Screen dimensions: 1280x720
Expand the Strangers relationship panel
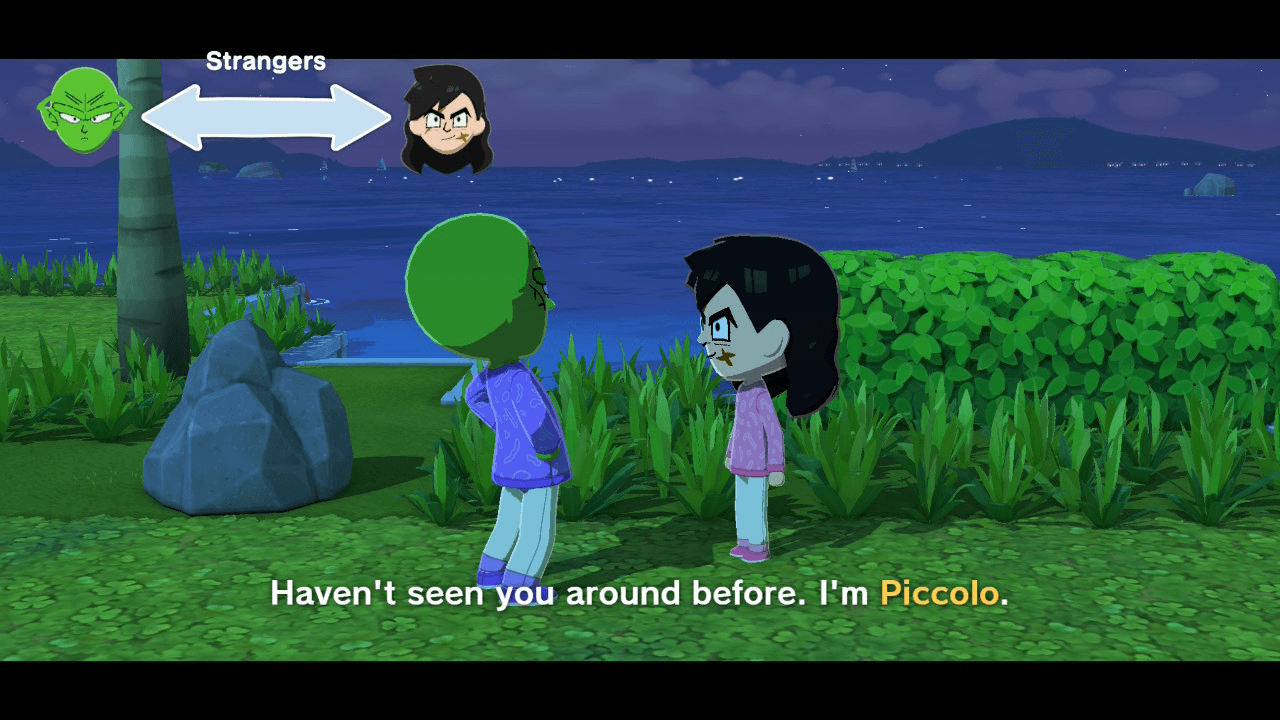265,60
